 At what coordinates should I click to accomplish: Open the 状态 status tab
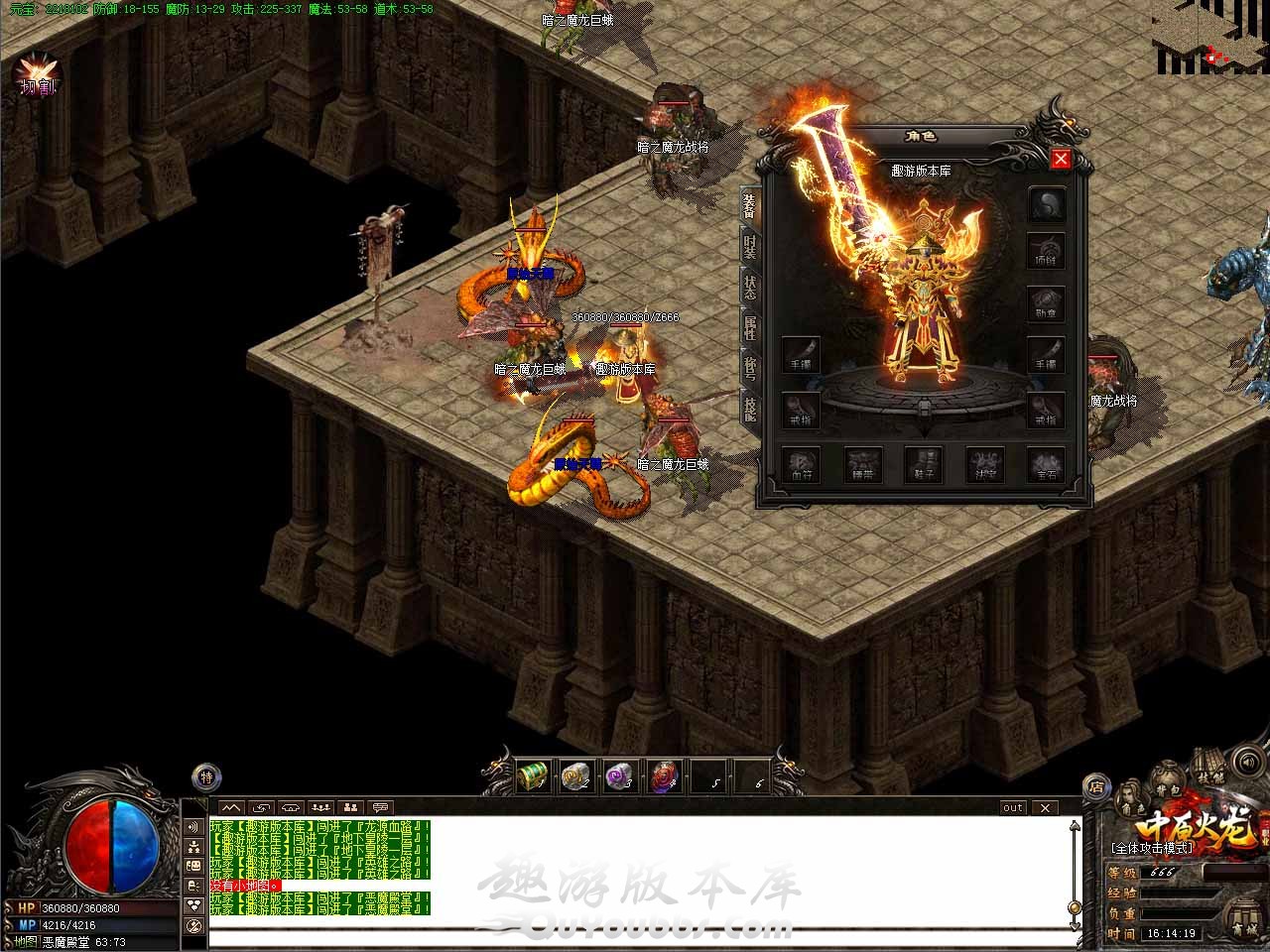point(750,287)
